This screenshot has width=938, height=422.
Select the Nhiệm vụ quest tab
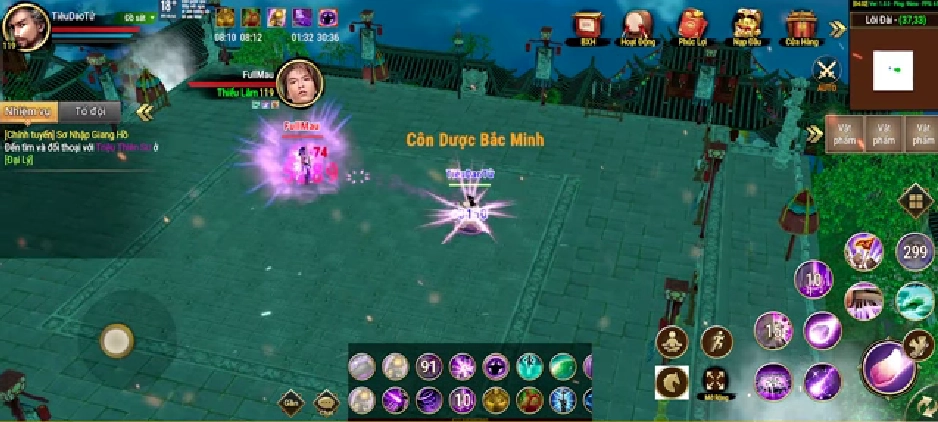[28, 110]
